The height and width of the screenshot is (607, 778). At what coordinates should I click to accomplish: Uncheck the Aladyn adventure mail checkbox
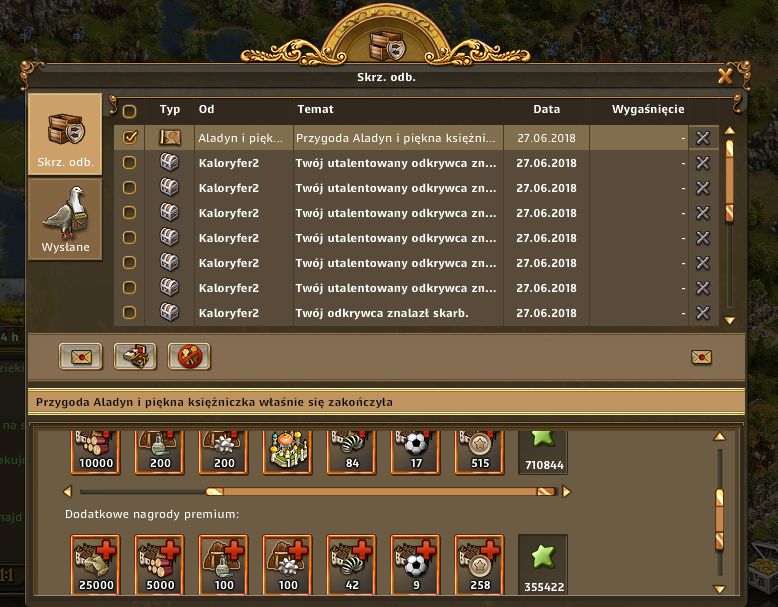pyautogui.click(x=129, y=137)
